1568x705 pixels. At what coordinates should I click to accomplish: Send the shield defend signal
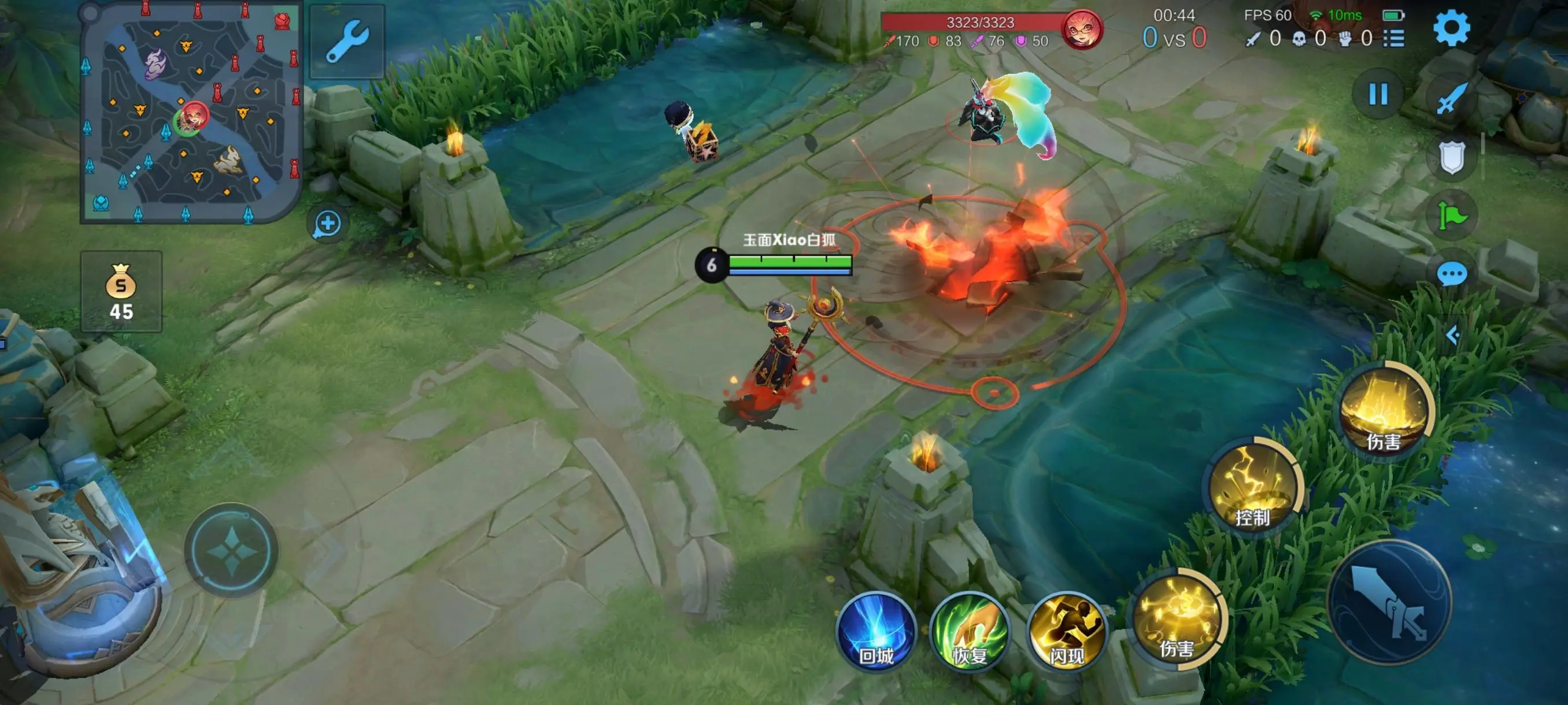pyautogui.click(x=1452, y=158)
